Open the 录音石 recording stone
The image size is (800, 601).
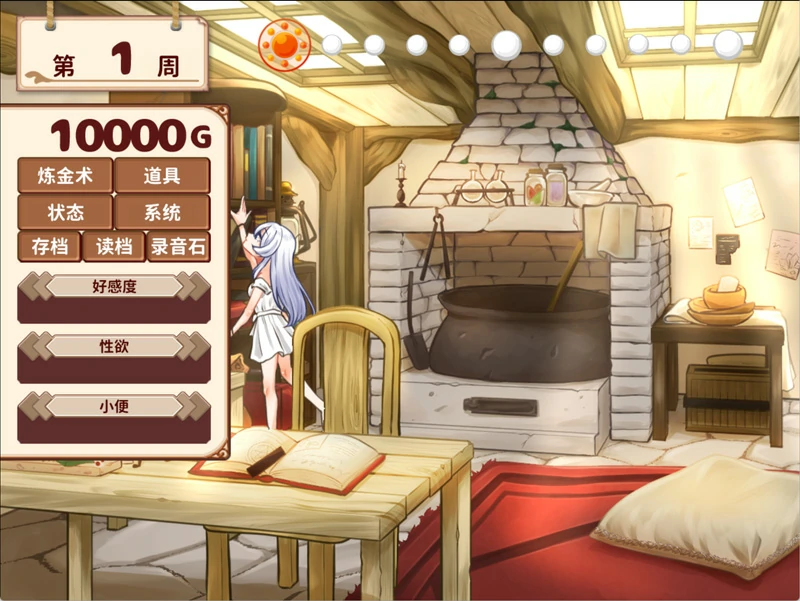[178, 246]
